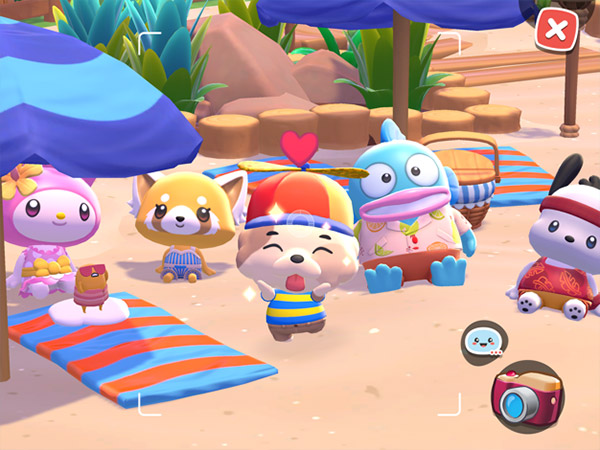Take a photo with the camera button
600x450 pixels.
tap(528, 398)
